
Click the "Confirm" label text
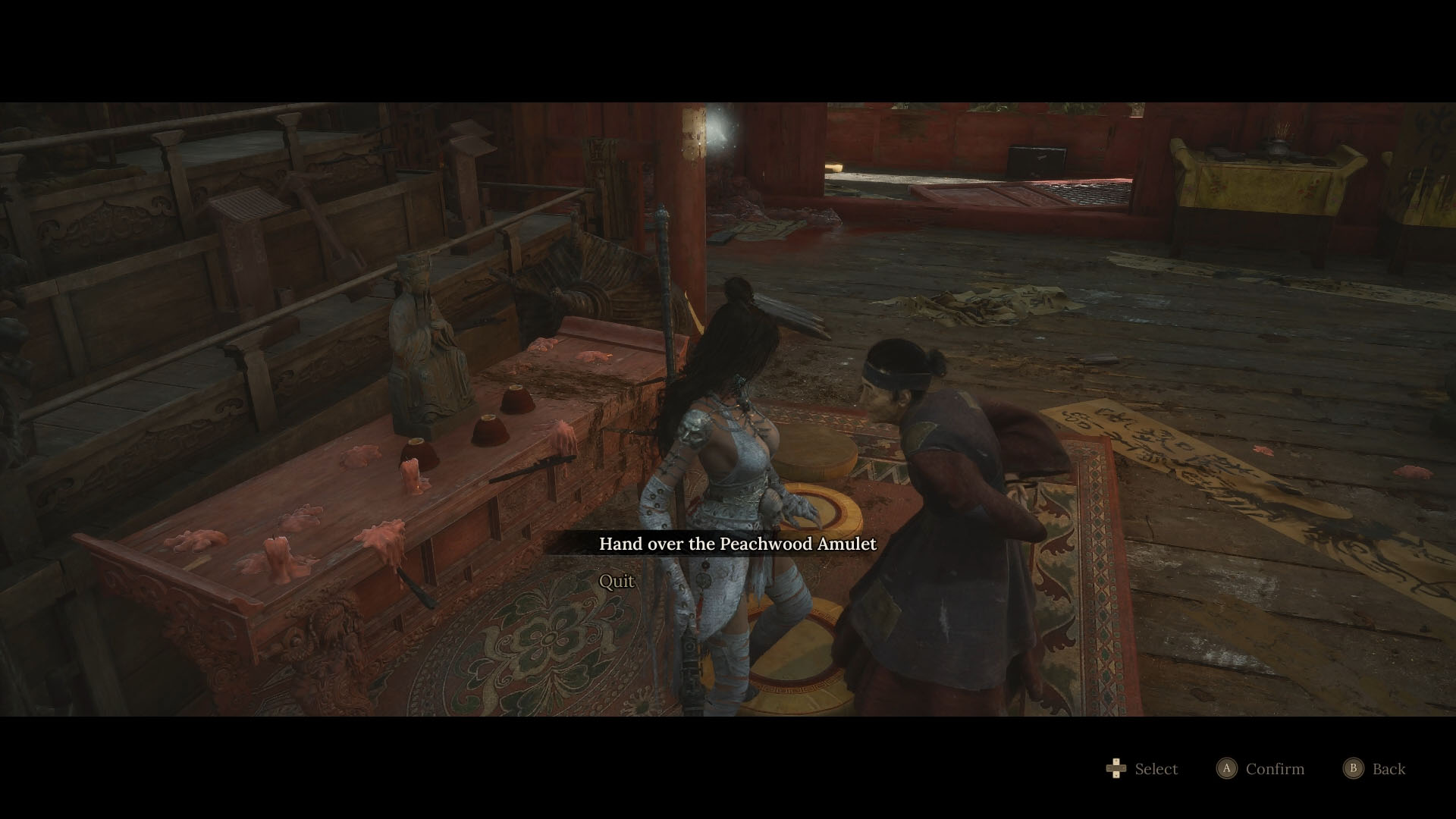(1274, 769)
